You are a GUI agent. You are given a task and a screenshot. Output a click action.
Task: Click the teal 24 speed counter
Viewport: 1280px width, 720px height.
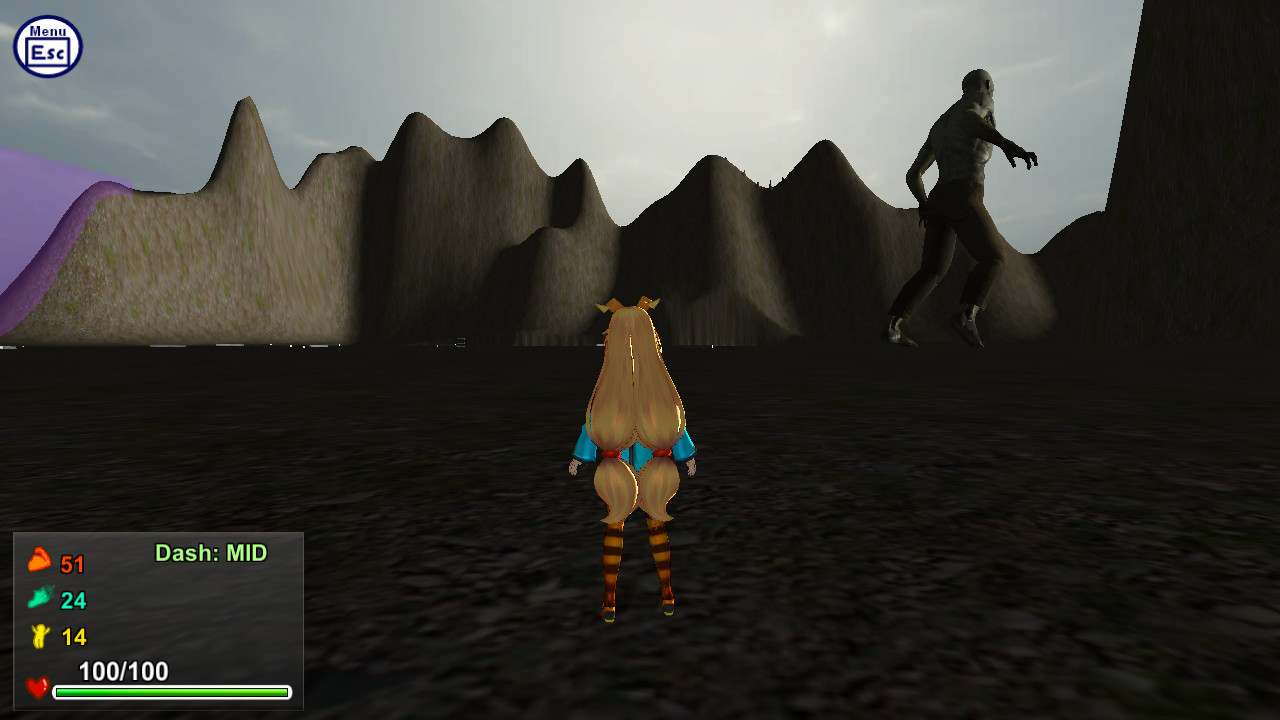coord(74,601)
